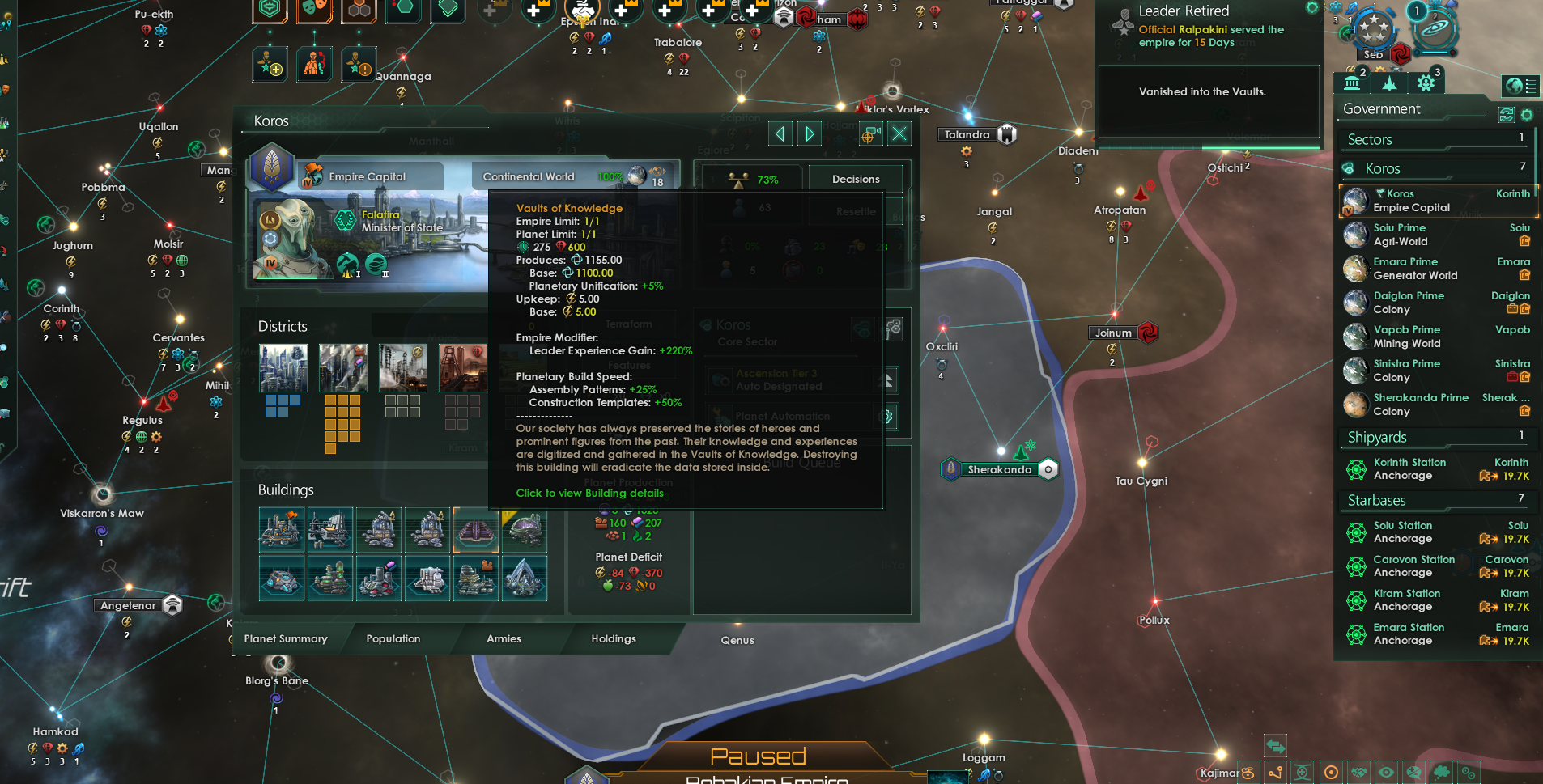Open the Holdings tab
This screenshot has height=784, width=1543.
(613, 638)
